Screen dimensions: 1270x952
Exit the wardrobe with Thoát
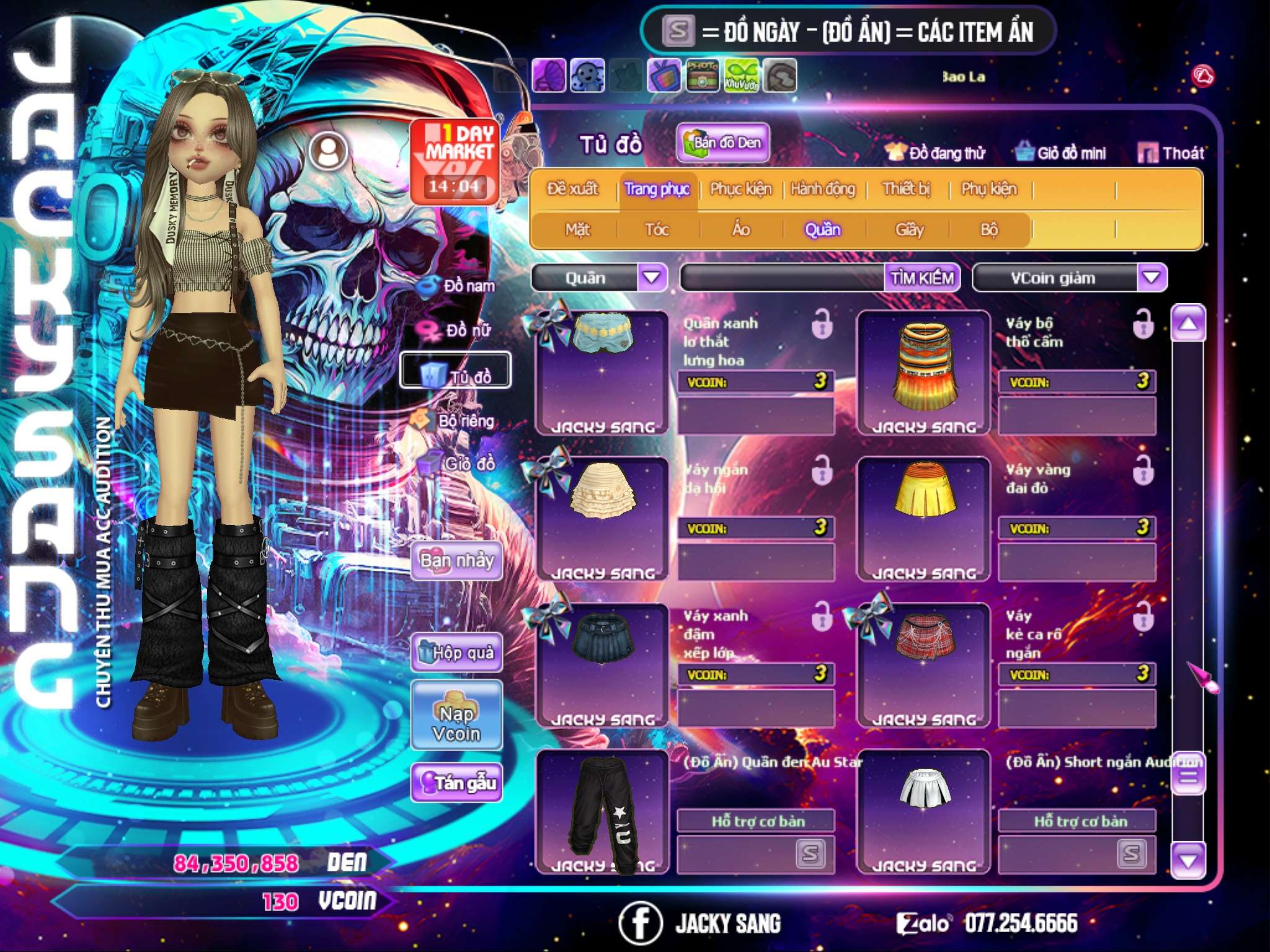(x=1171, y=152)
